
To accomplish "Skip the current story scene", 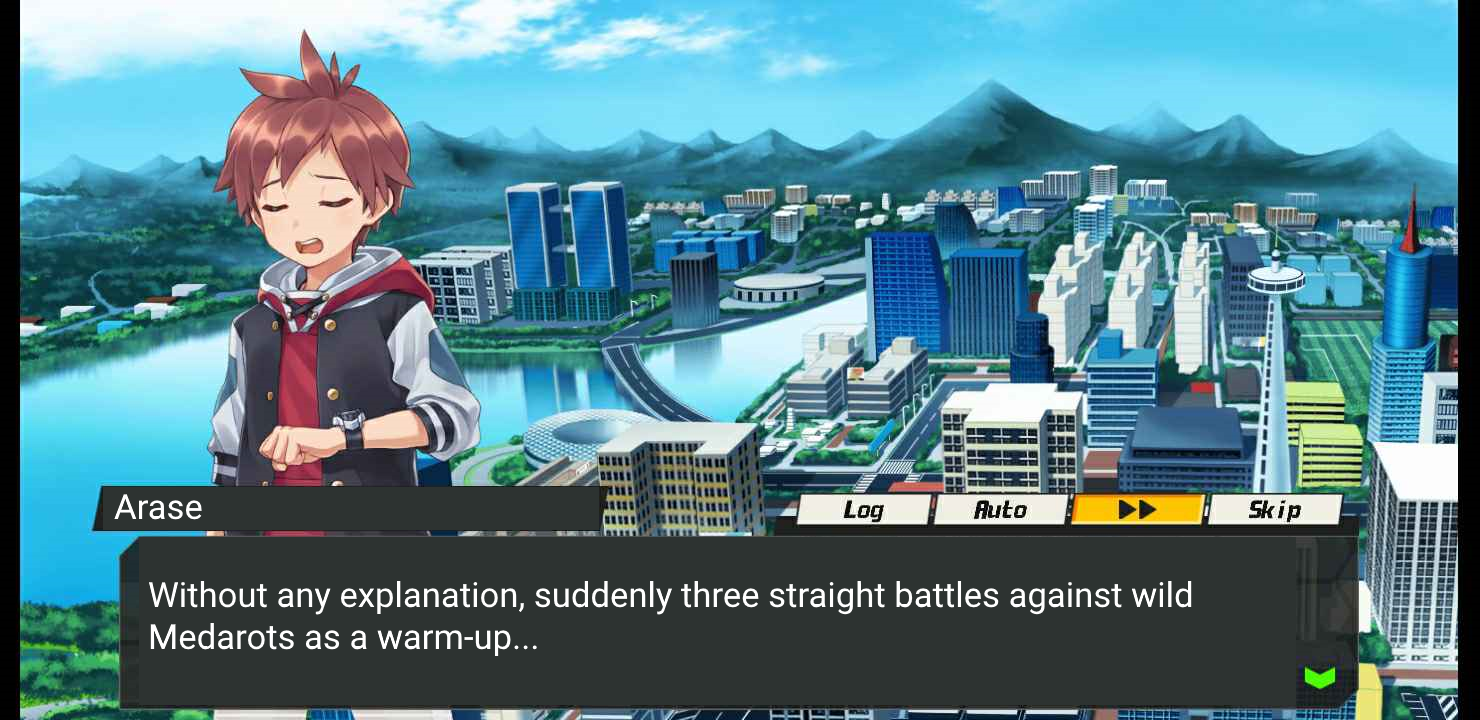I will click(x=1274, y=510).
